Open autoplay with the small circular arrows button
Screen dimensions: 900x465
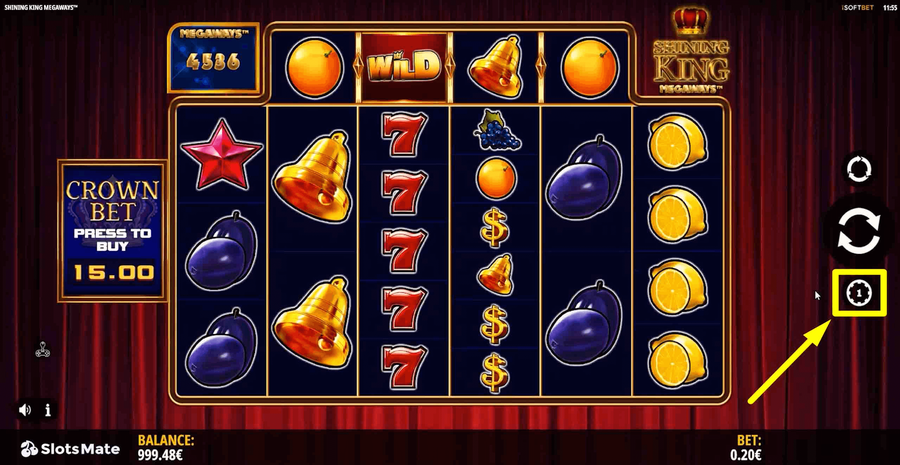pyautogui.click(x=858, y=169)
